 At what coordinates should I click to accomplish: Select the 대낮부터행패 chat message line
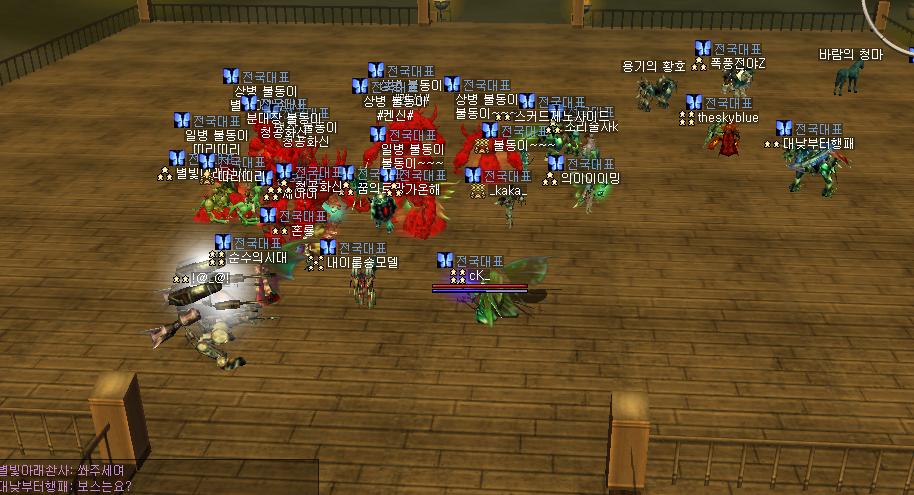click(x=66, y=487)
